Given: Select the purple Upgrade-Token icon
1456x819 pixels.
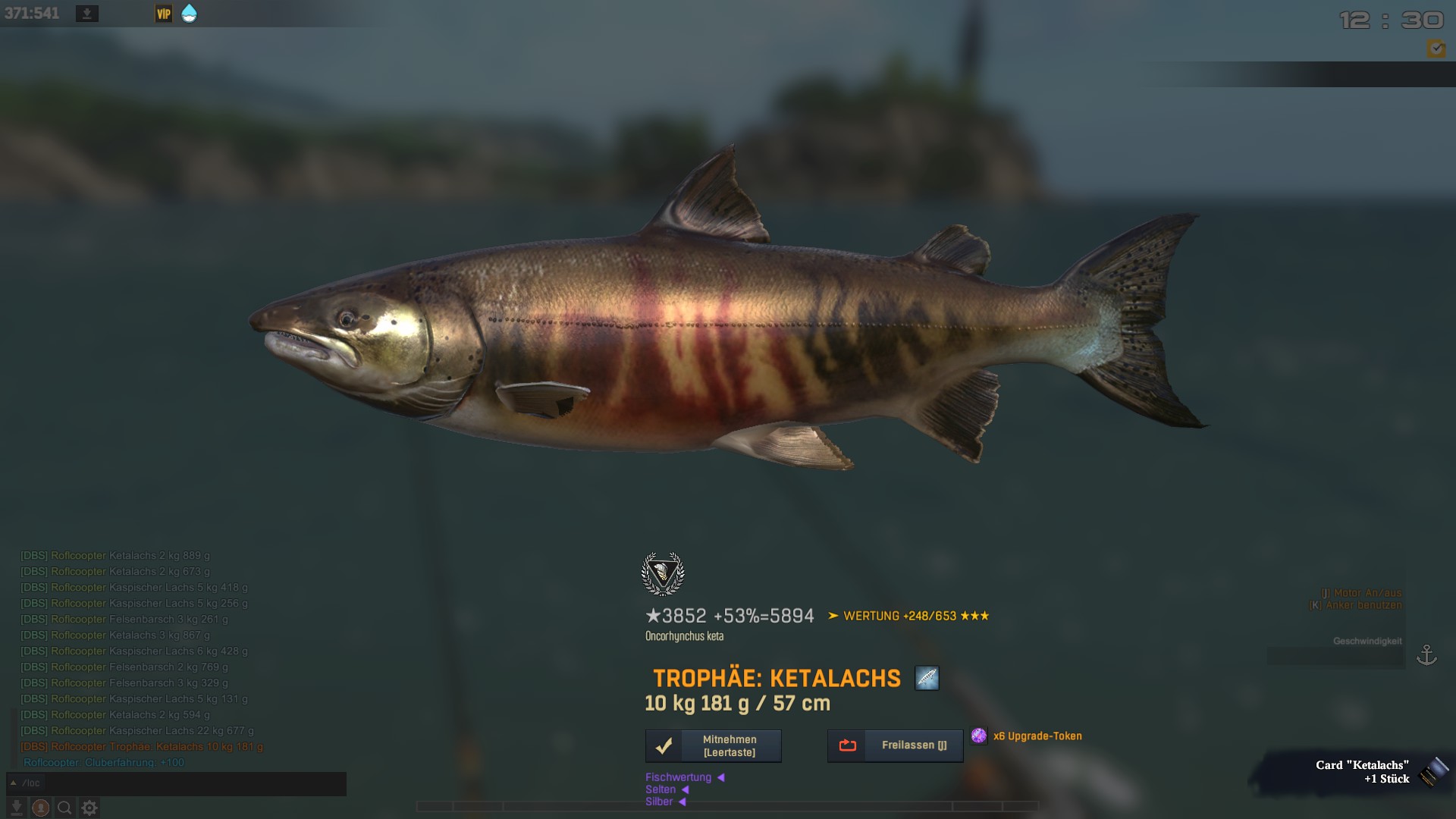Looking at the screenshot, I should [979, 736].
